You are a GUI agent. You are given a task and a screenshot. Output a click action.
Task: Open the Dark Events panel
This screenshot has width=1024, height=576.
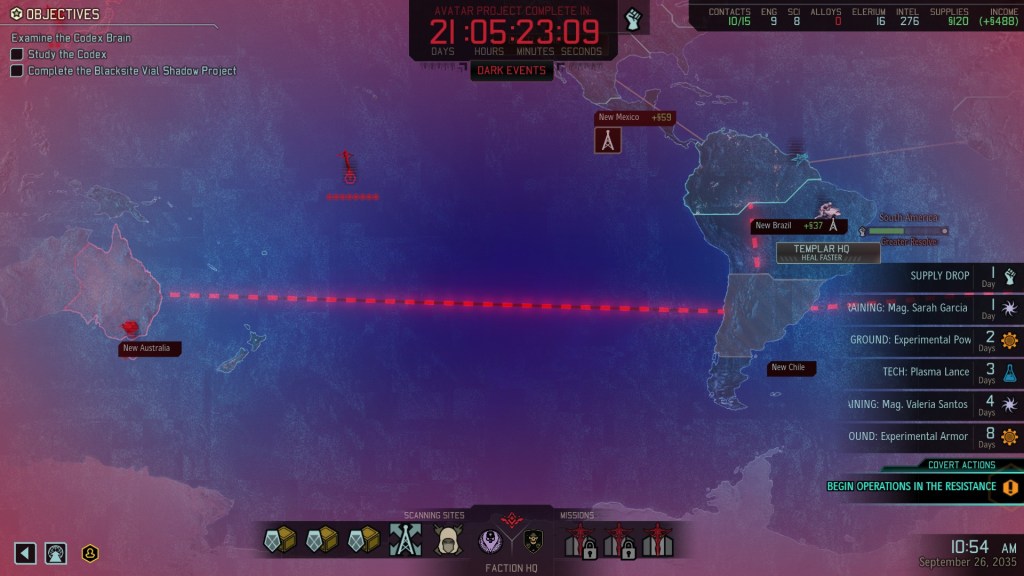point(511,71)
